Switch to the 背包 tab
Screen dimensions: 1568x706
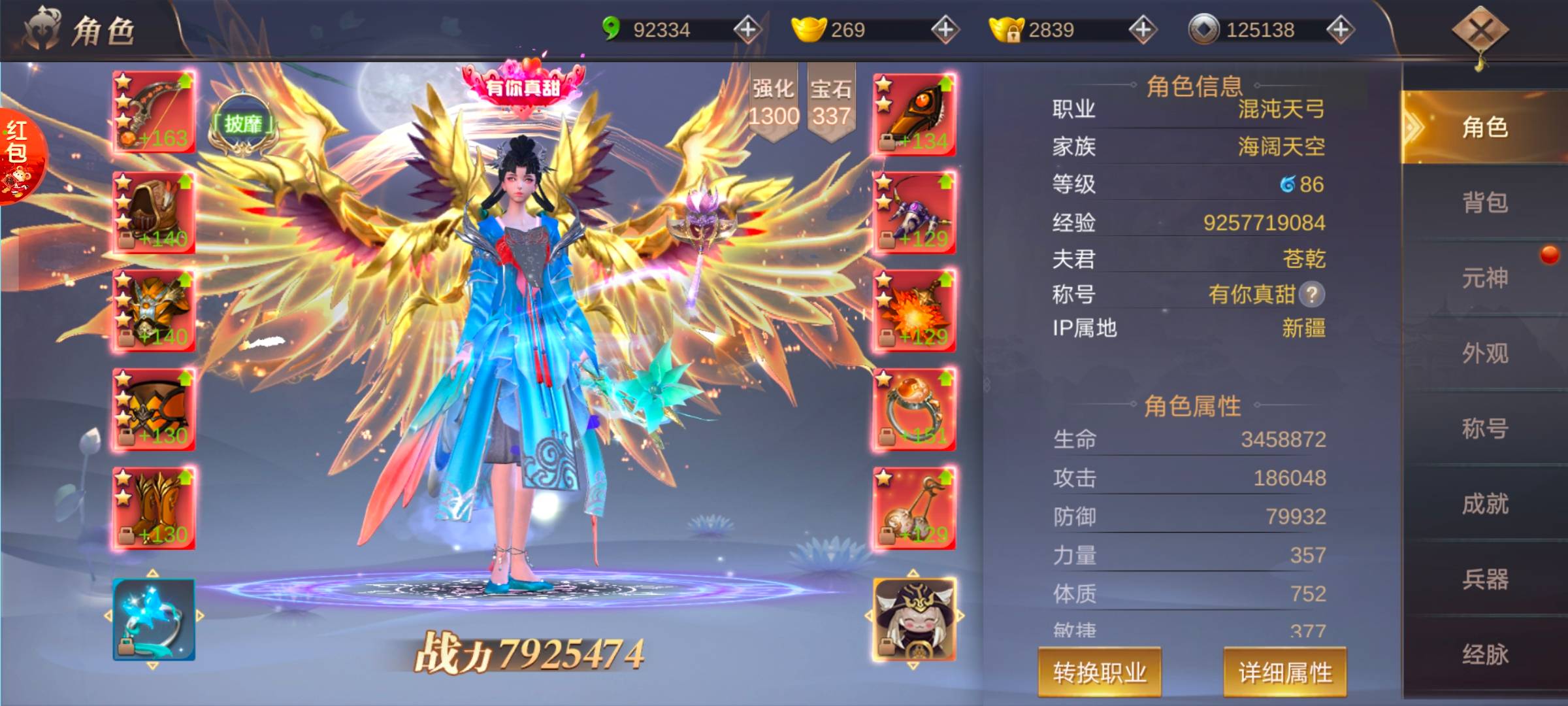click(x=1484, y=203)
